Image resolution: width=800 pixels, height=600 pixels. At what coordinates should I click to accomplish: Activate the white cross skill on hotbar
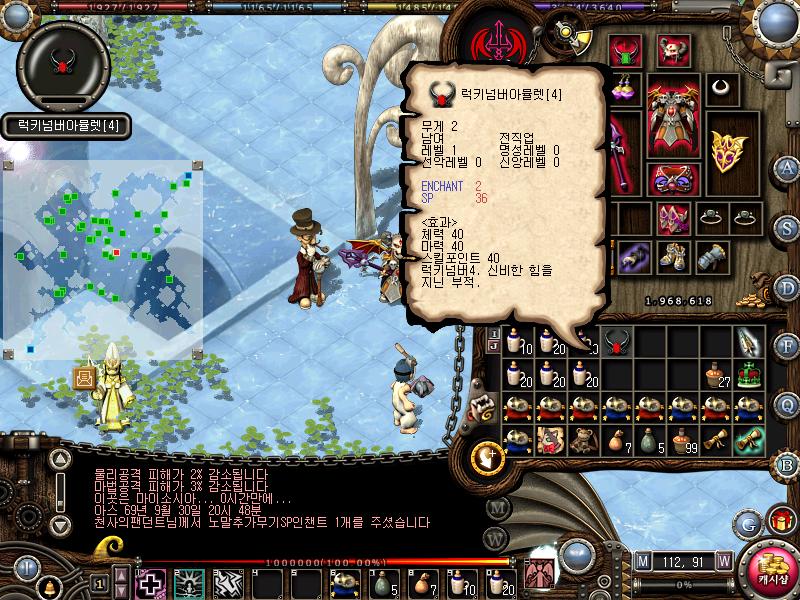click(x=151, y=583)
